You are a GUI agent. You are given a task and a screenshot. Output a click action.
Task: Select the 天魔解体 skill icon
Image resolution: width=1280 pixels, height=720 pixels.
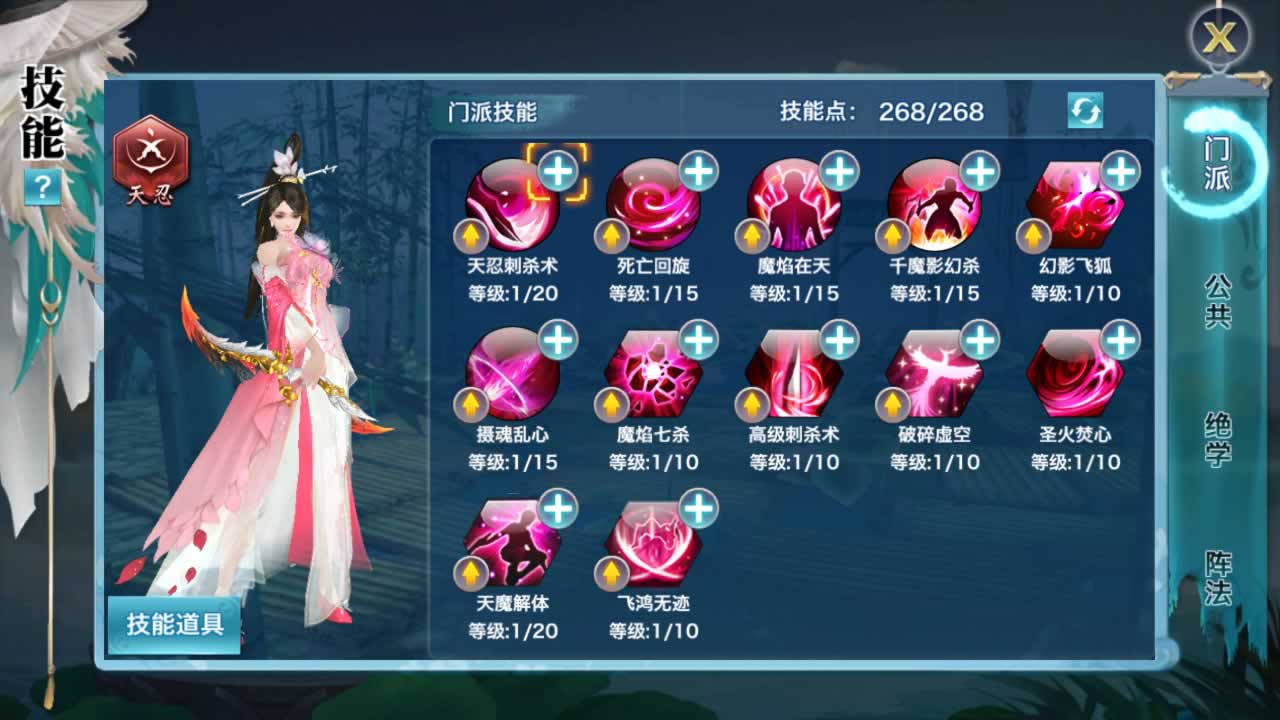(x=512, y=543)
